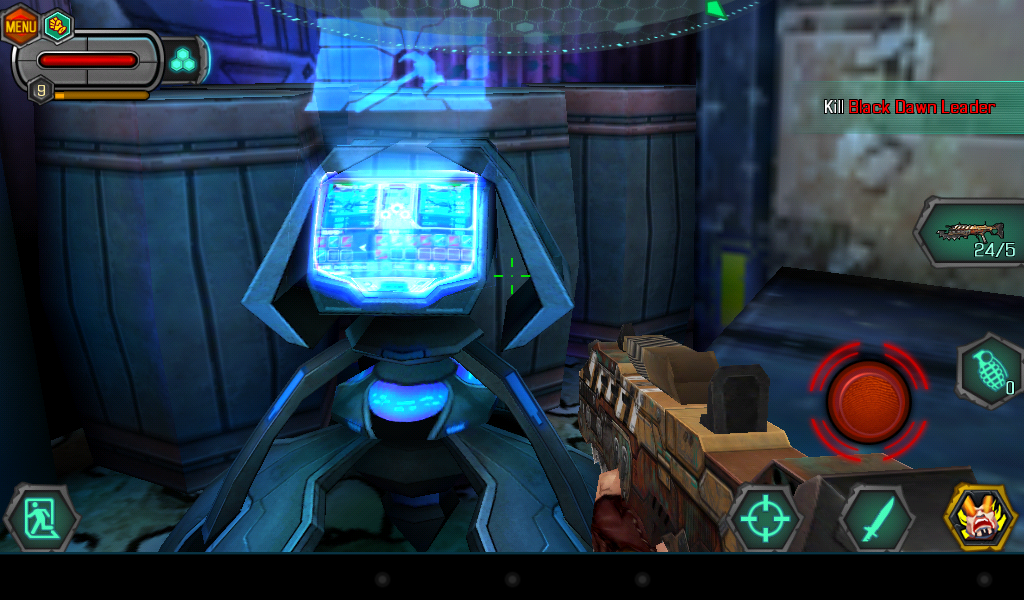This screenshot has height=600, width=1024.
Task: Tap the green running-man exit icon
Action: coord(41,519)
